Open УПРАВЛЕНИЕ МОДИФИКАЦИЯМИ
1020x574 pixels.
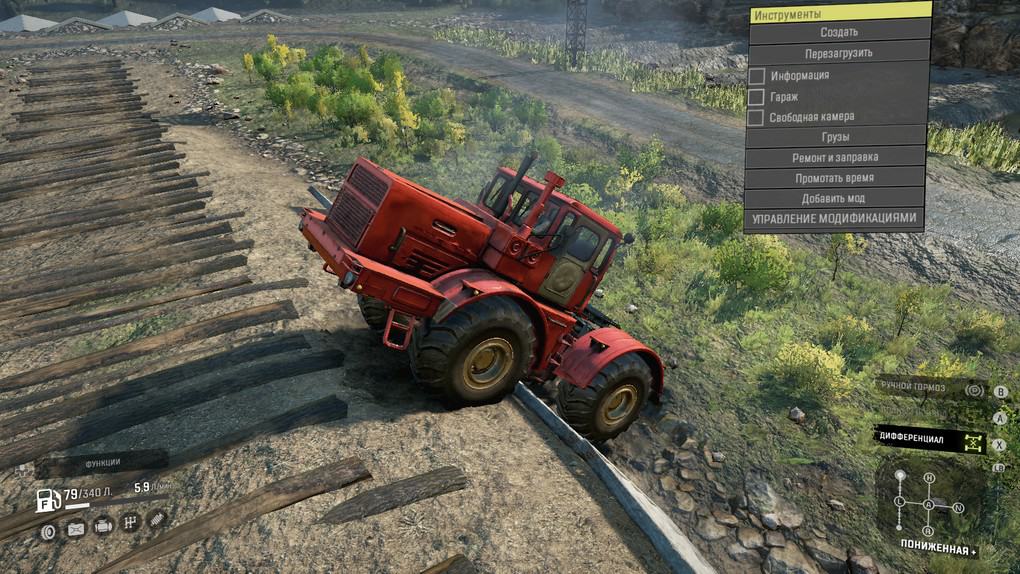click(834, 218)
